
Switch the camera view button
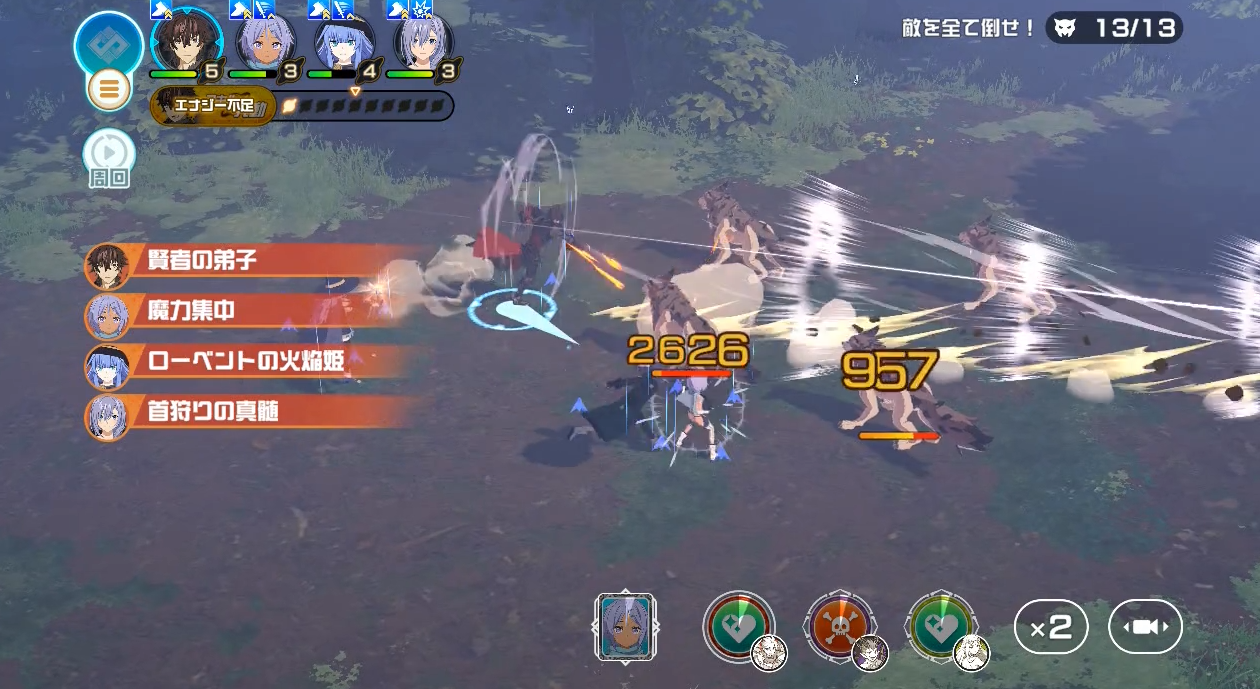pyautogui.click(x=1145, y=627)
